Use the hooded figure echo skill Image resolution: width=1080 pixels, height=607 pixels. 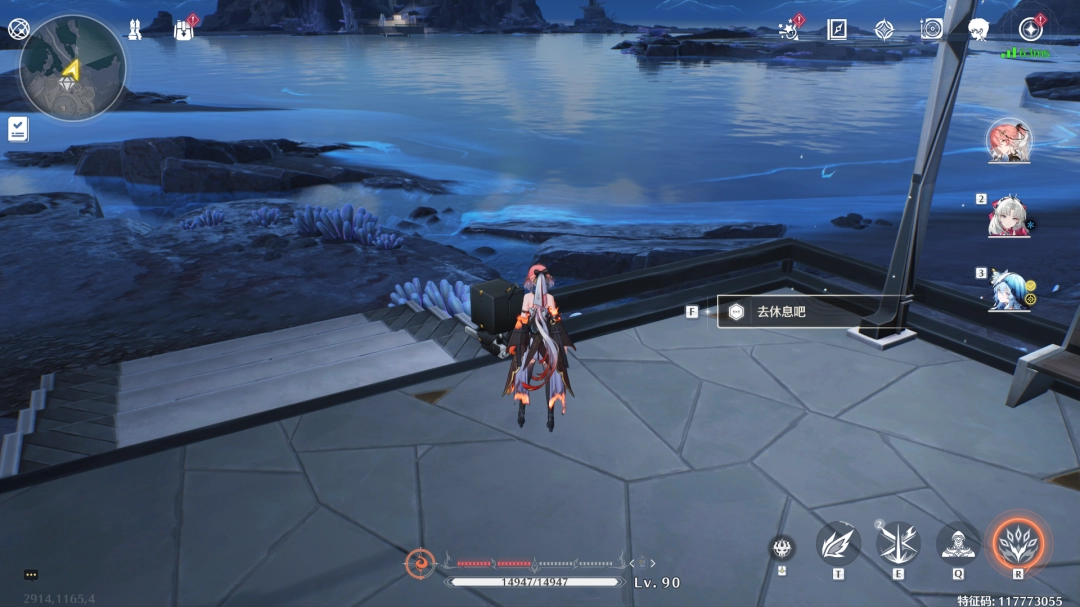coord(958,543)
